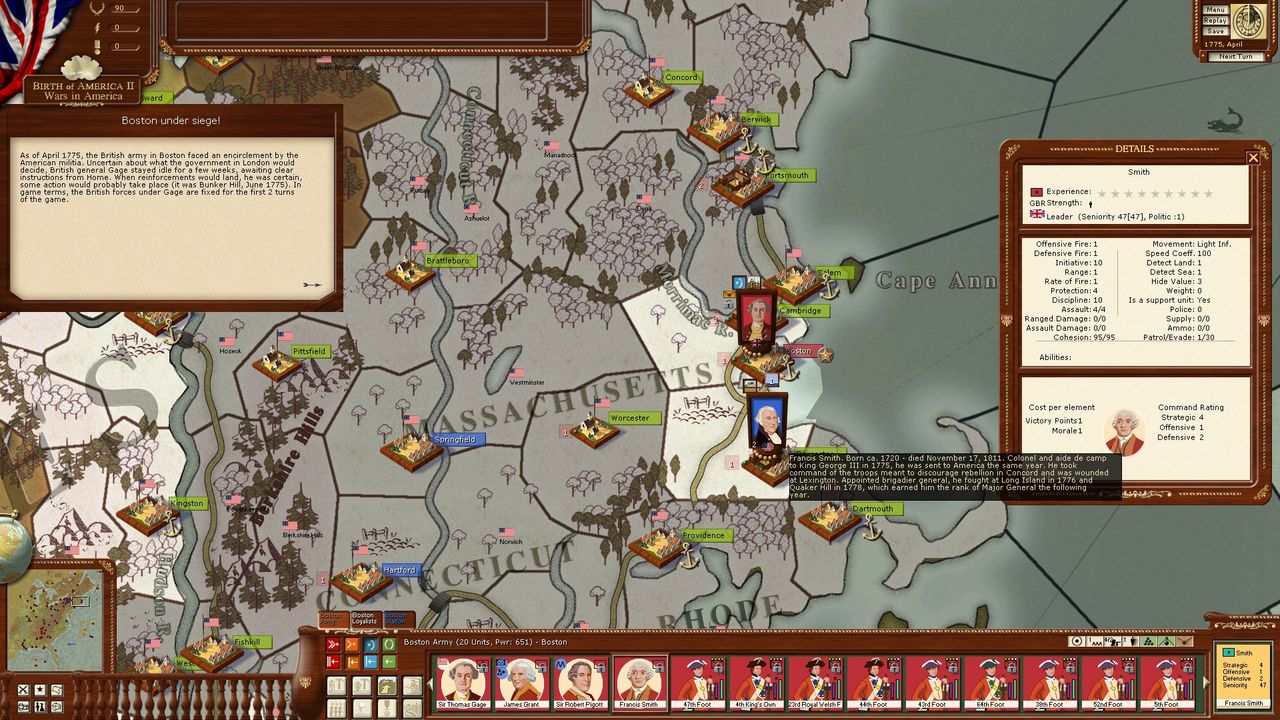The width and height of the screenshot is (1280, 720).
Task: Switch to the Boston Loyalists stack tab
Action: tap(363, 619)
